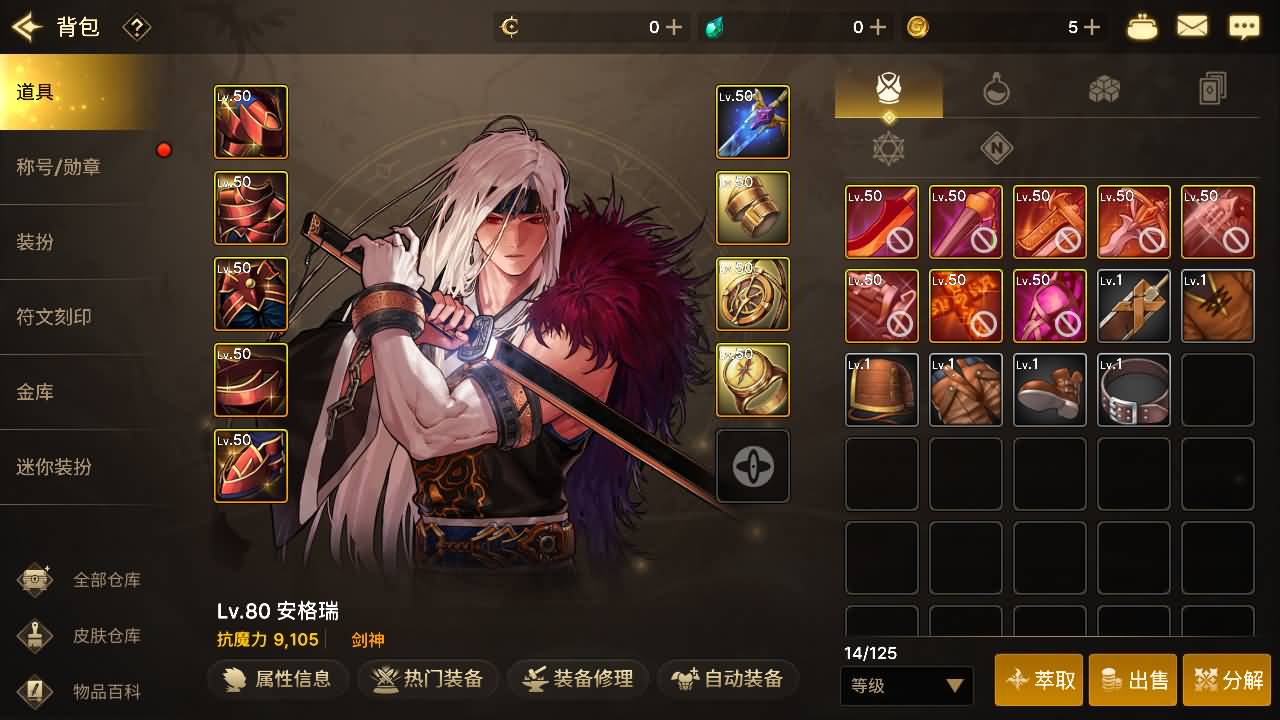
Task: Click the 出售 sell button
Action: (x=1137, y=680)
